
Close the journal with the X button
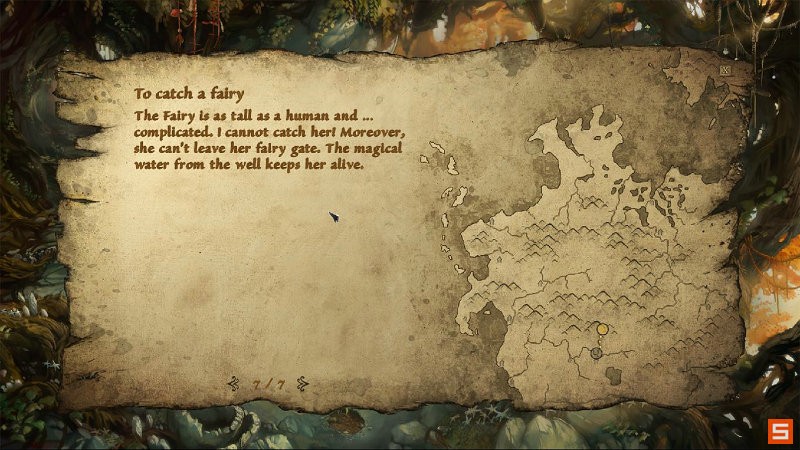click(724, 72)
